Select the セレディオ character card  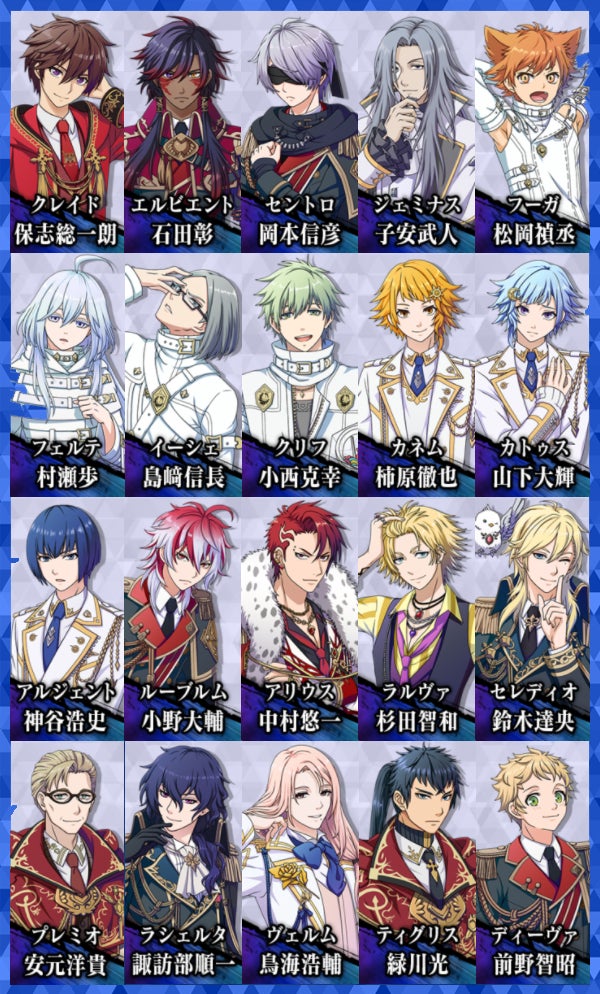[x=532, y=618]
